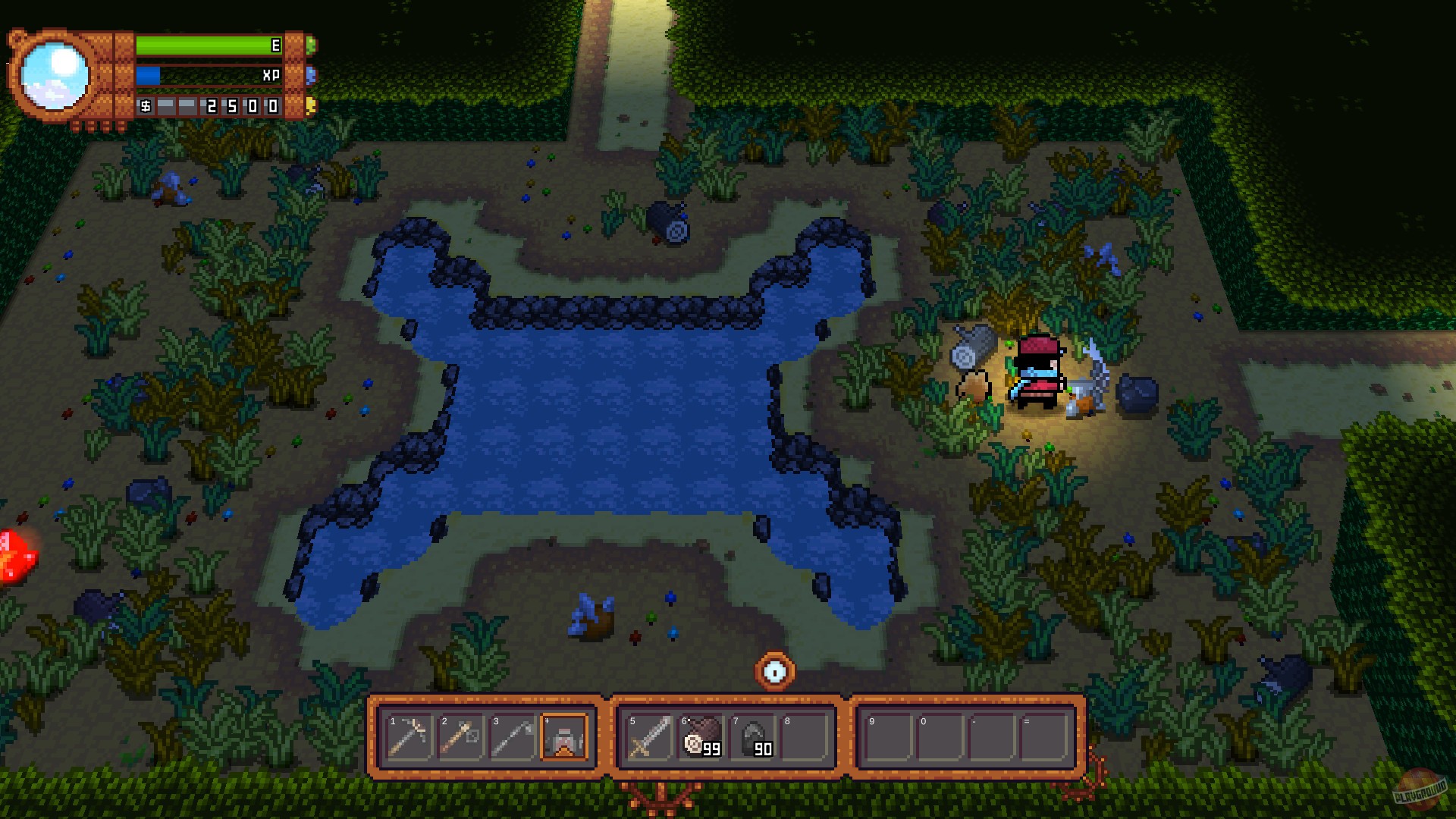The height and width of the screenshot is (819, 1456).
Task: Select the scythe in hotbar slot 3
Action: pos(513,737)
